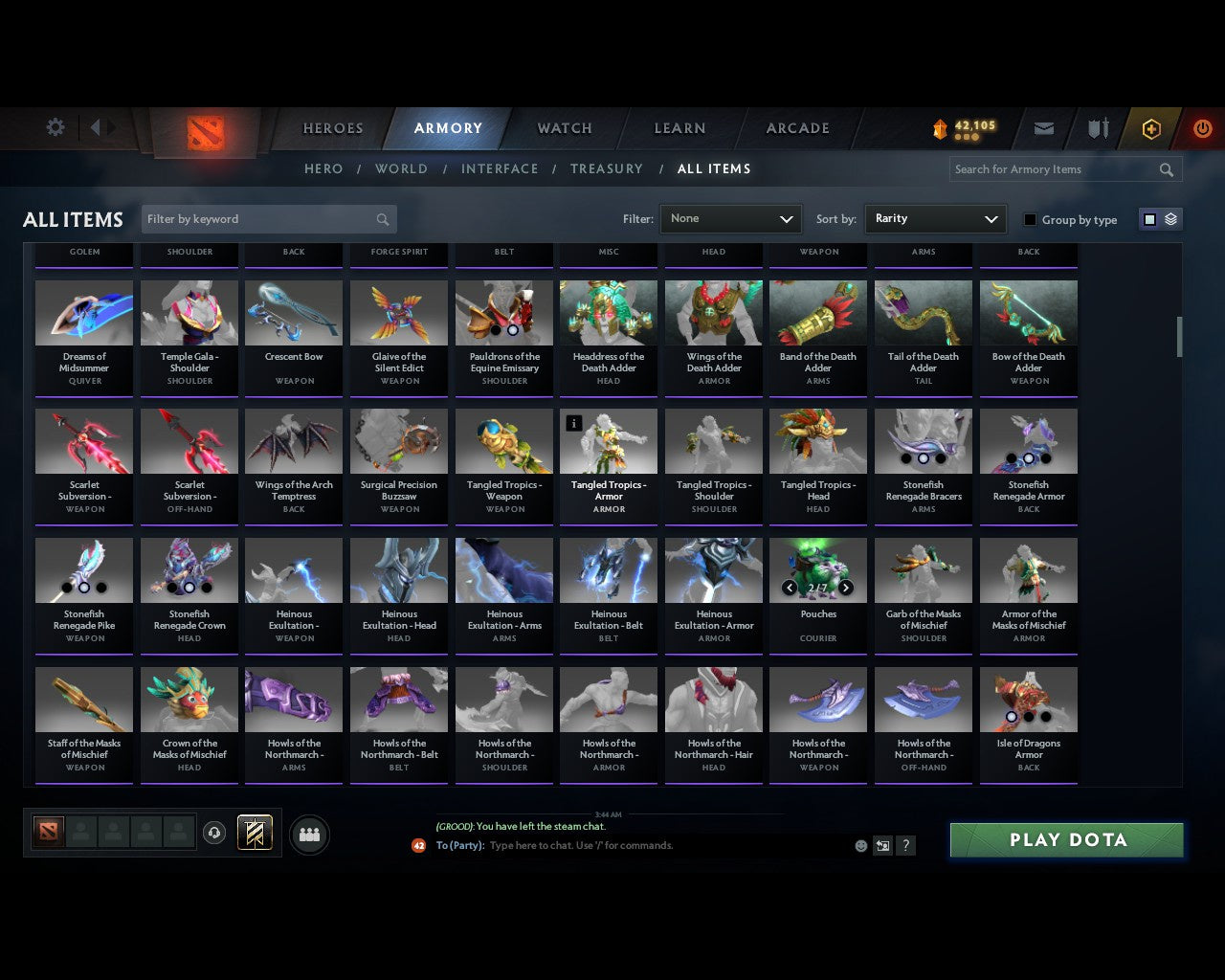Open the Sort by Rarity dropdown

pyautogui.click(x=935, y=218)
